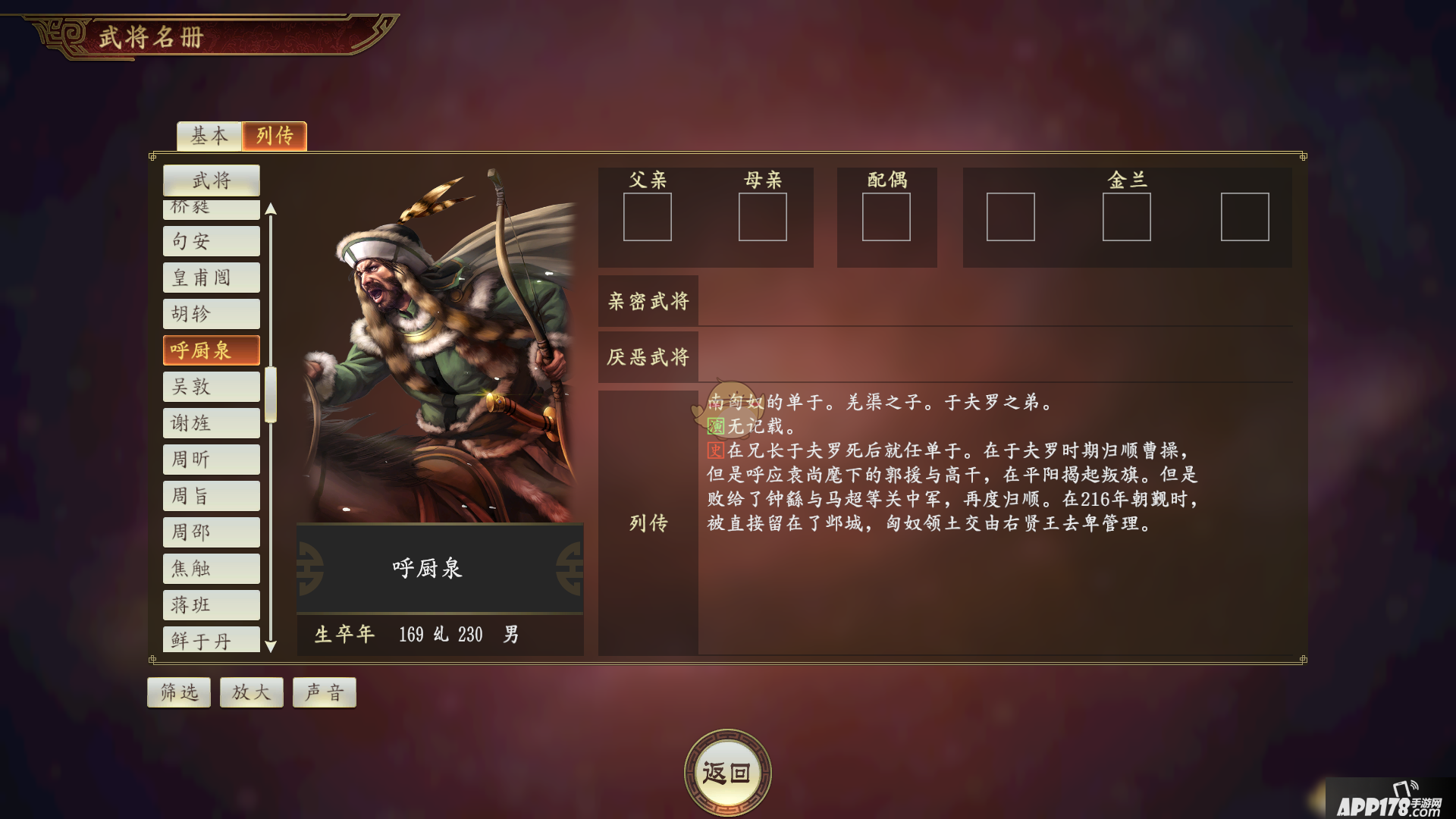Click the officer list scrollbar thumb

[272, 394]
